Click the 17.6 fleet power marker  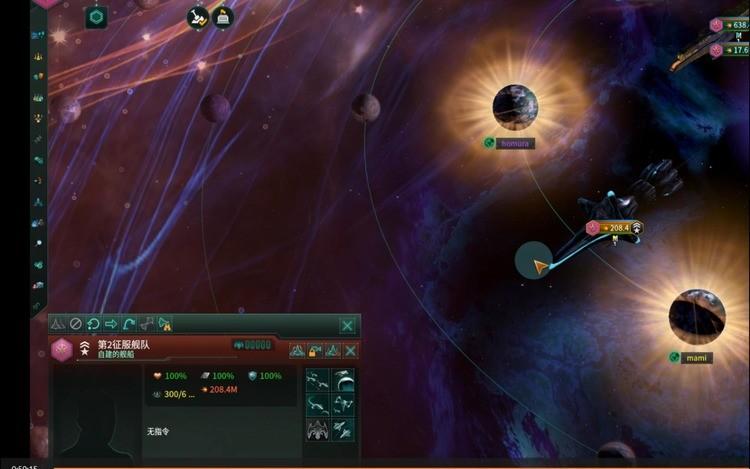[736, 49]
